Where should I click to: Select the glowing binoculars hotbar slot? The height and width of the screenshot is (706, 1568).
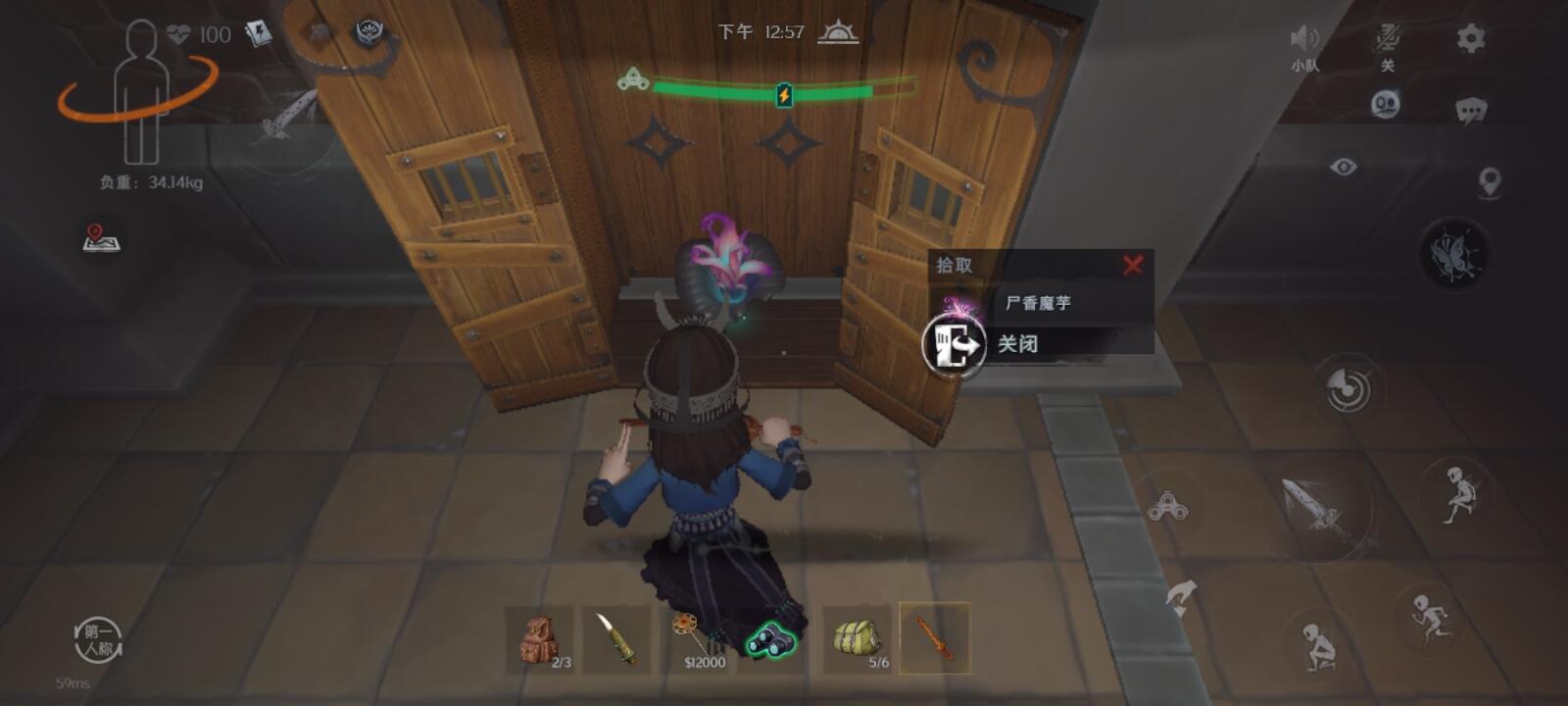(x=773, y=639)
